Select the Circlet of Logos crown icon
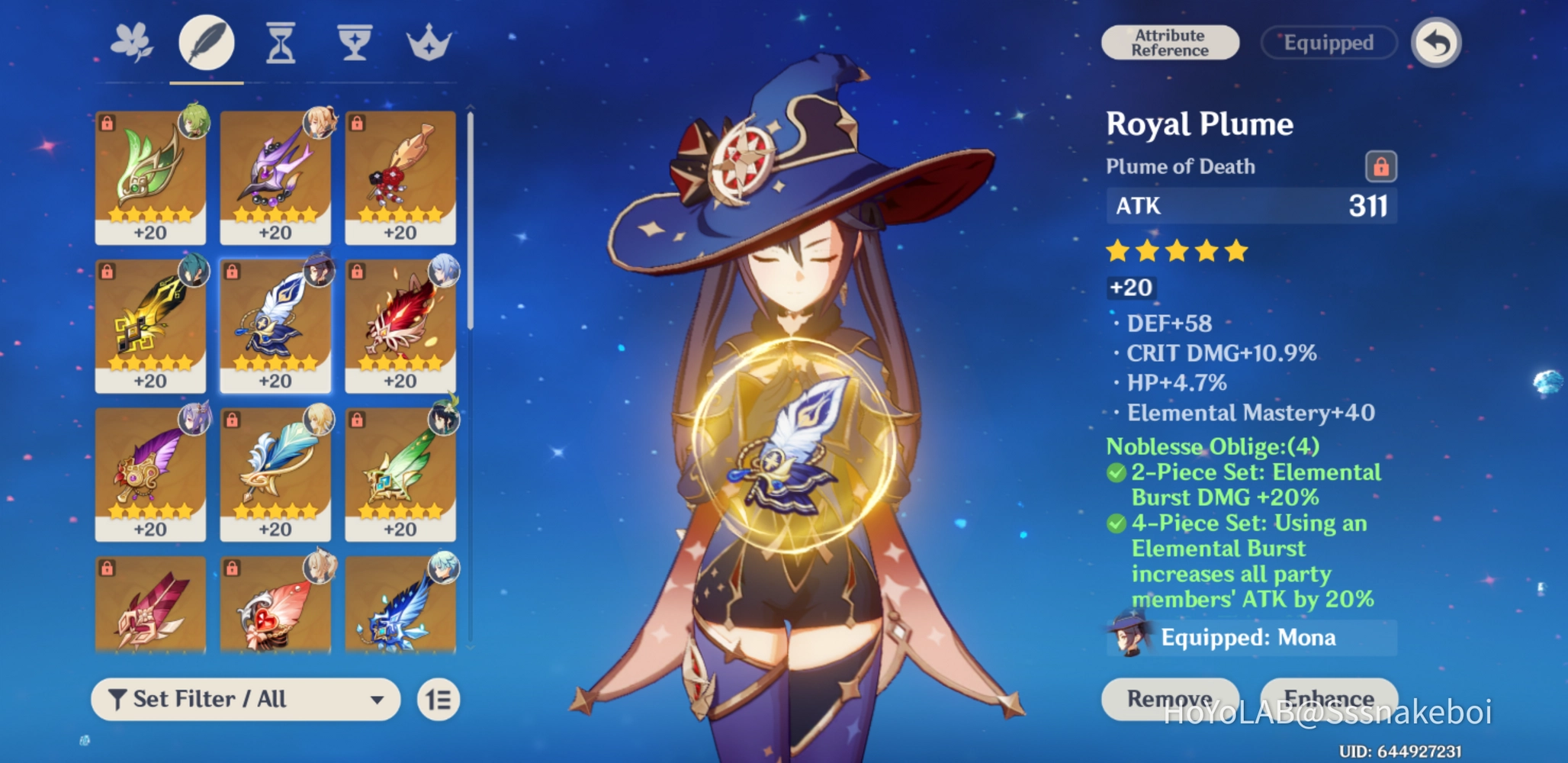The height and width of the screenshot is (763, 1568). pyautogui.click(x=428, y=43)
